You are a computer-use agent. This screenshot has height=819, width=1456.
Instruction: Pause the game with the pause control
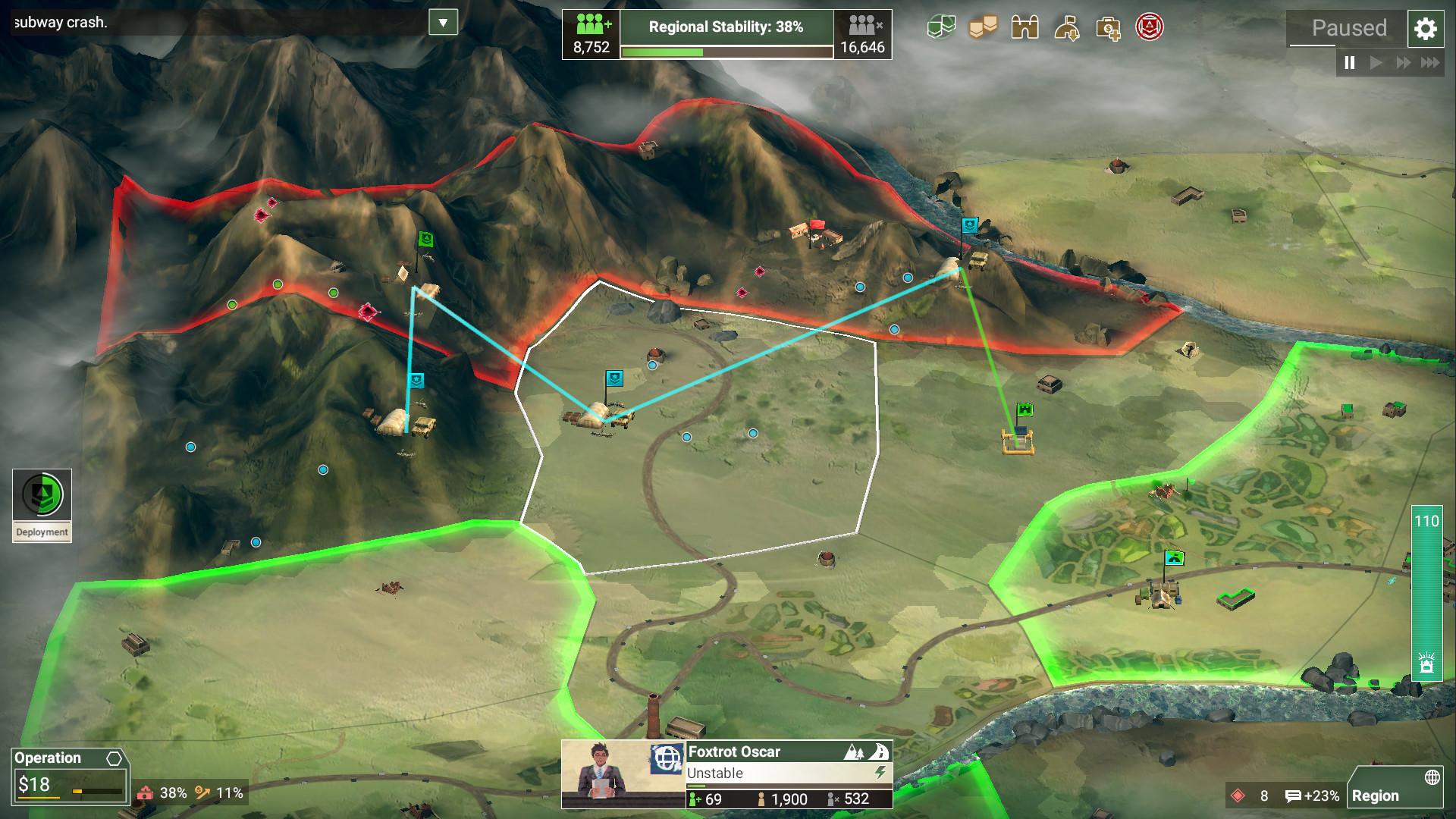[x=1349, y=63]
